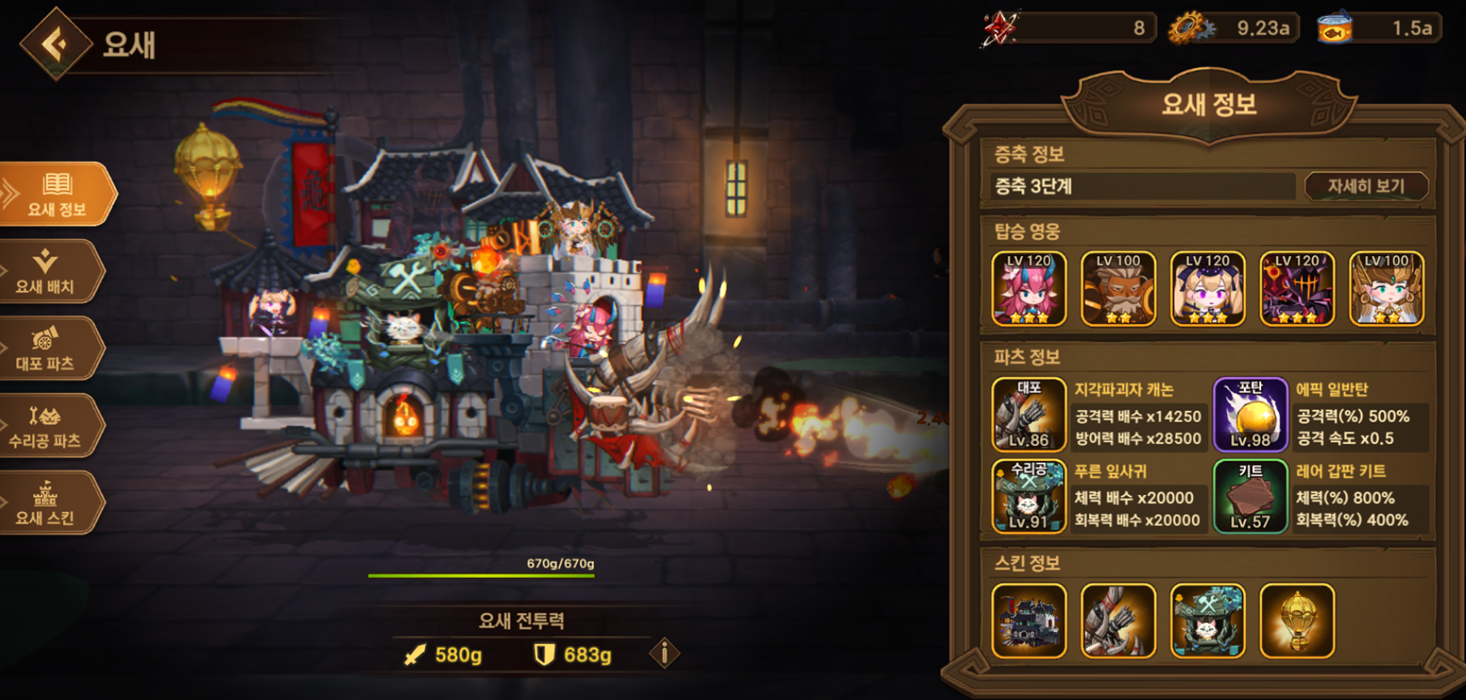
Task: Open the 수리공 repairman part Lv.91
Action: pyautogui.click(x=1029, y=496)
